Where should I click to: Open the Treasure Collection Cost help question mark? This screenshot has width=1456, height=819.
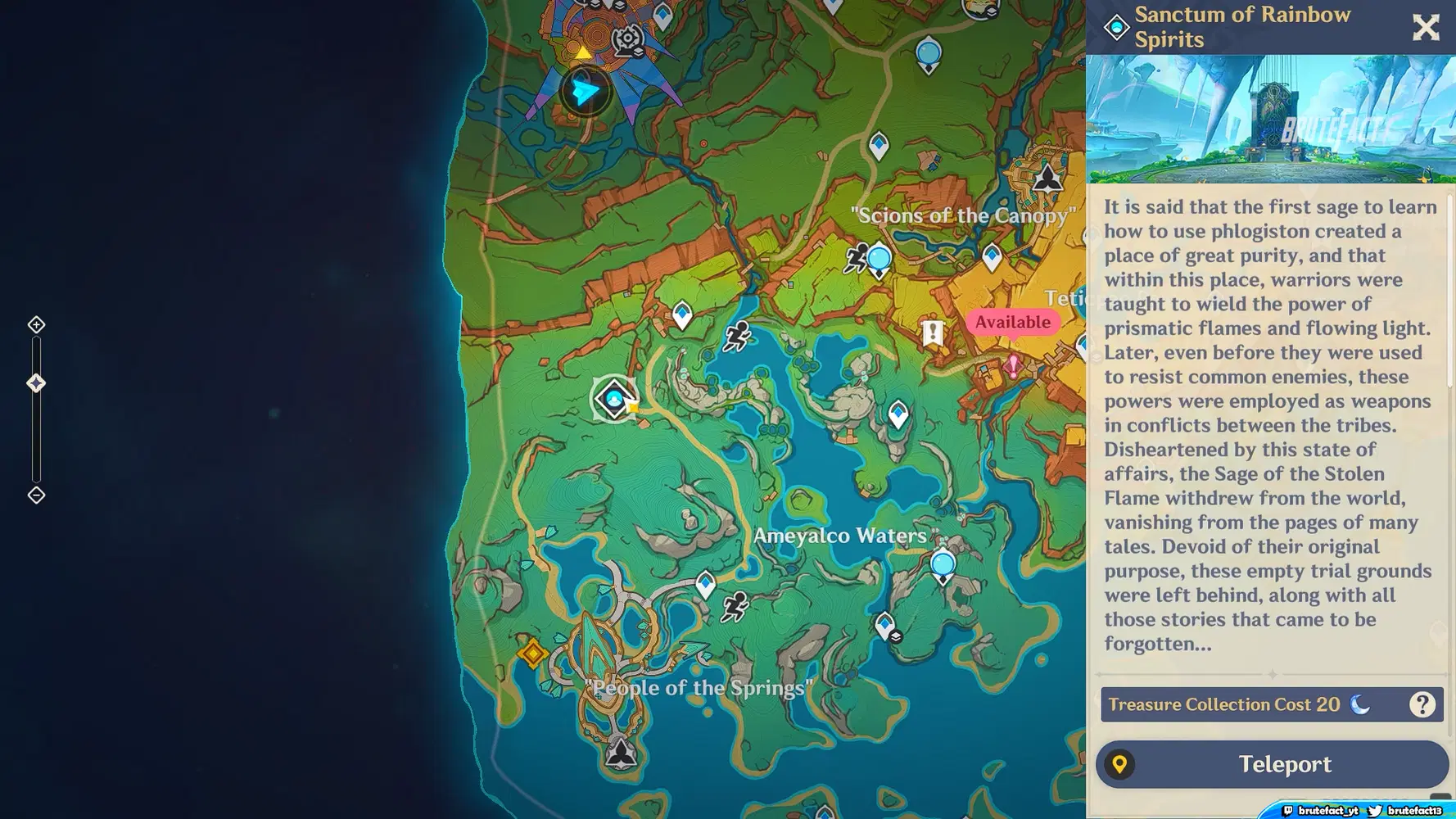coord(1423,704)
